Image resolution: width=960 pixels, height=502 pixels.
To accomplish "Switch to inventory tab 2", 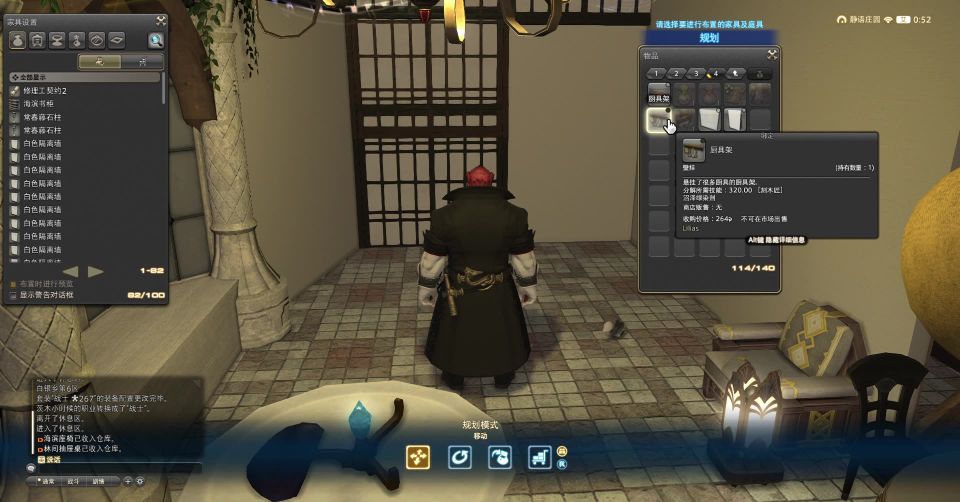I will [x=675, y=73].
